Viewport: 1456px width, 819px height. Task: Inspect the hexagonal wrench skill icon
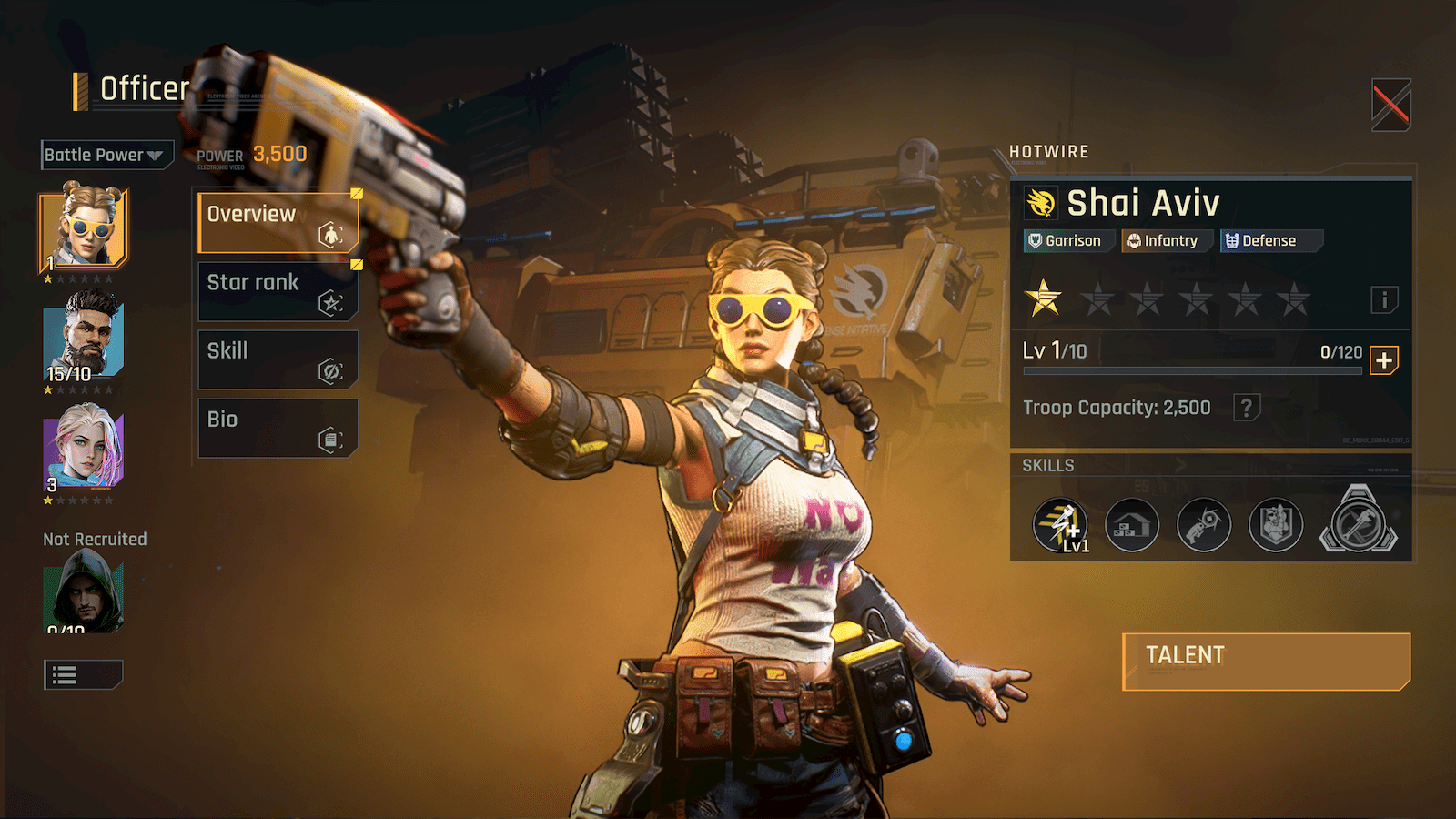(1358, 523)
